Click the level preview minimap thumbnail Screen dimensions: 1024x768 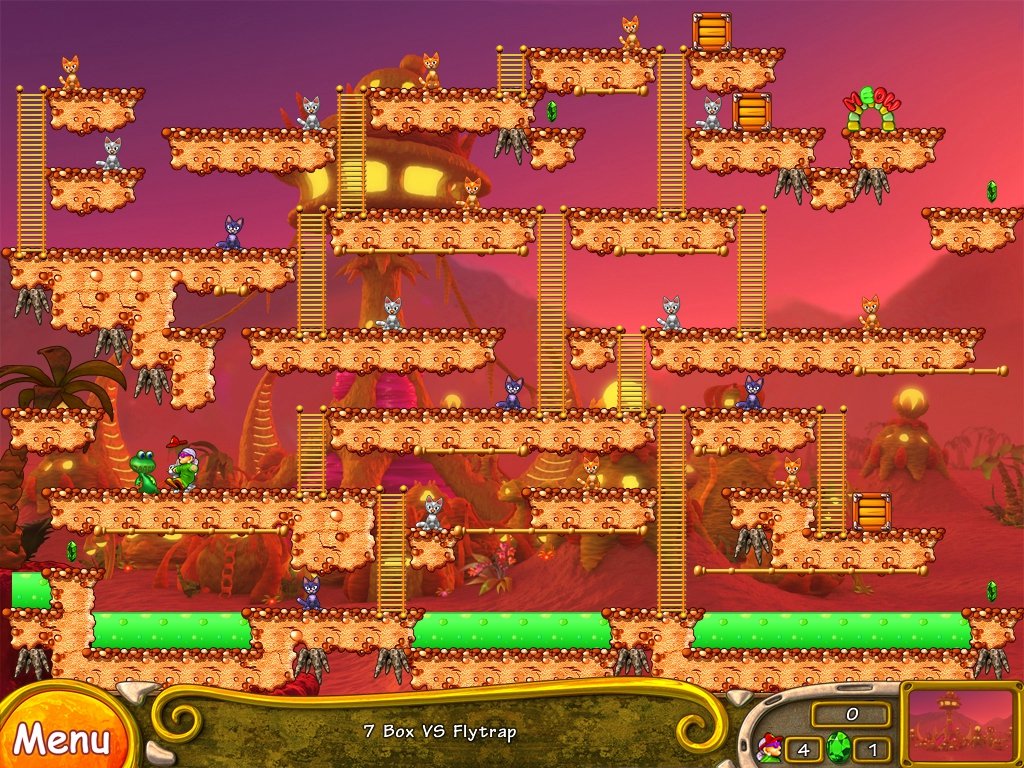(x=961, y=724)
